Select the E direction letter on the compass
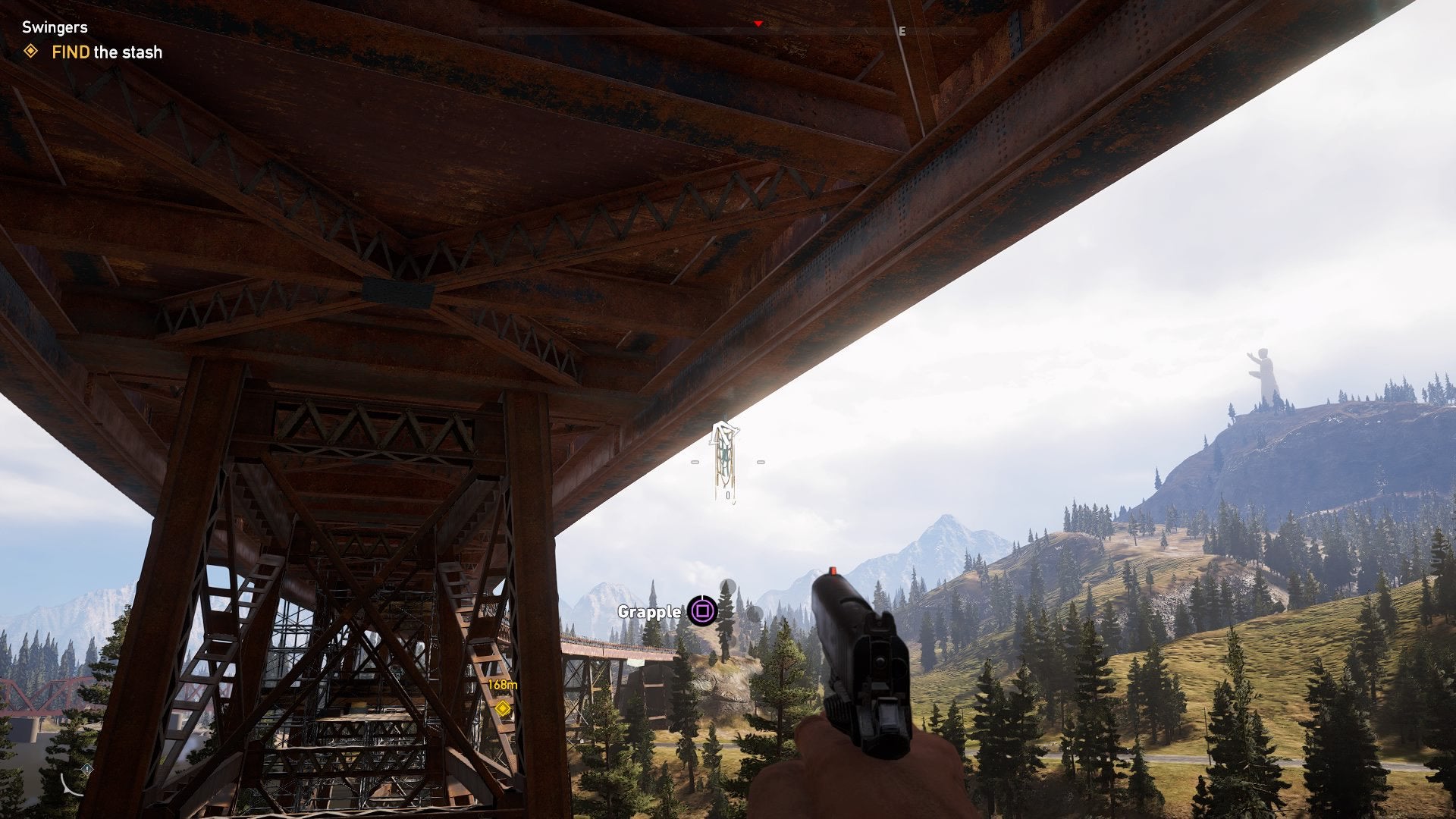Image resolution: width=1456 pixels, height=819 pixels. click(901, 32)
